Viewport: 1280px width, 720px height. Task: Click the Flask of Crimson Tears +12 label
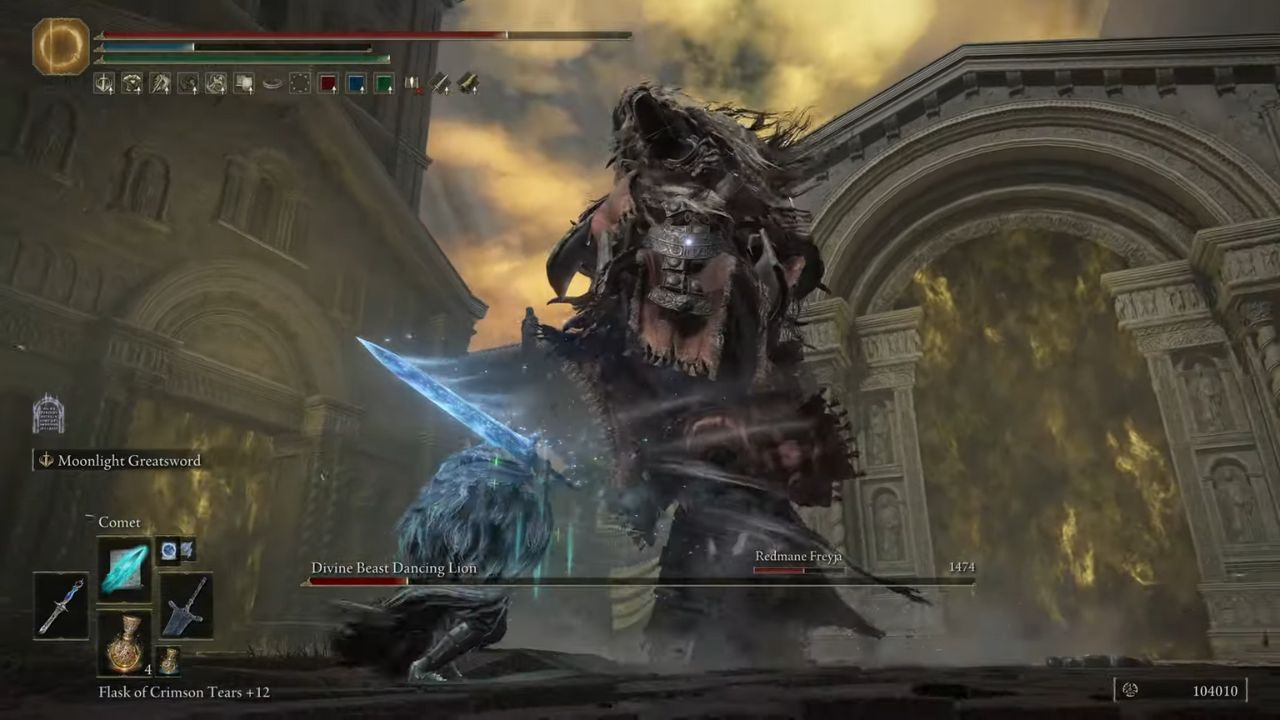(182, 692)
